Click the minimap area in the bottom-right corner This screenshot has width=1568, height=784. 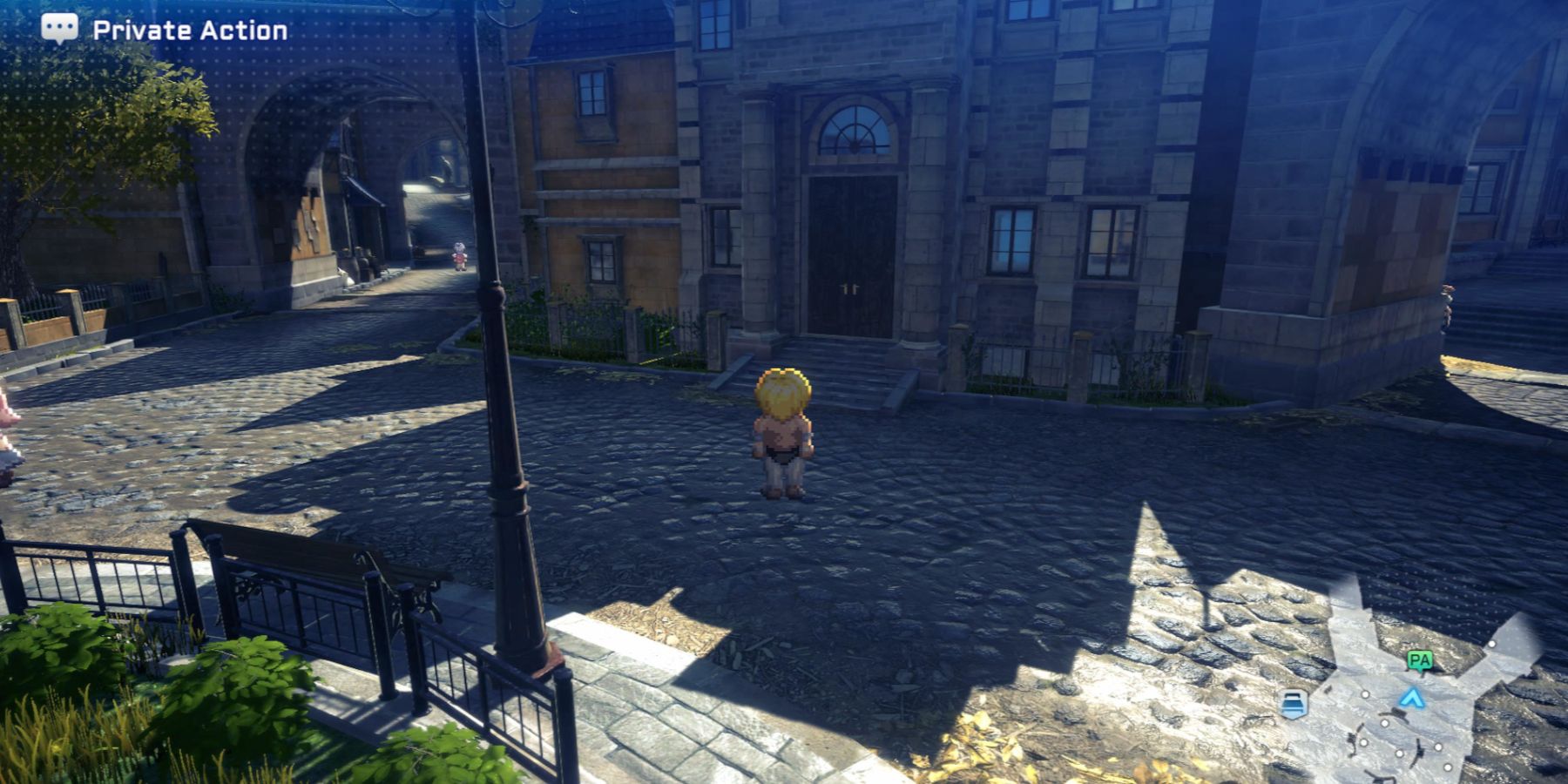point(1411,697)
